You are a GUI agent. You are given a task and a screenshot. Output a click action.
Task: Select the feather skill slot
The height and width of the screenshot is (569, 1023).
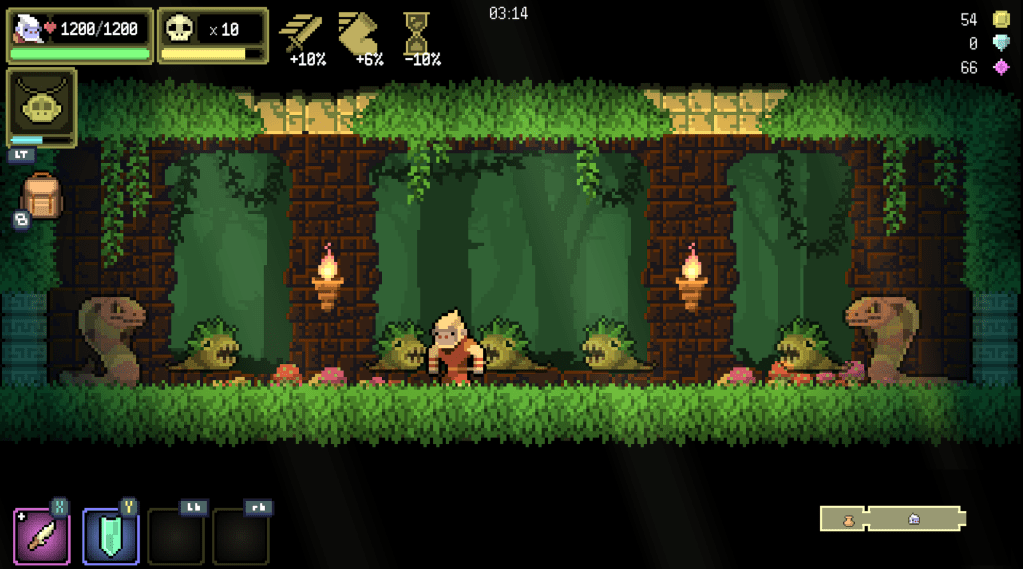pos(42,536)
